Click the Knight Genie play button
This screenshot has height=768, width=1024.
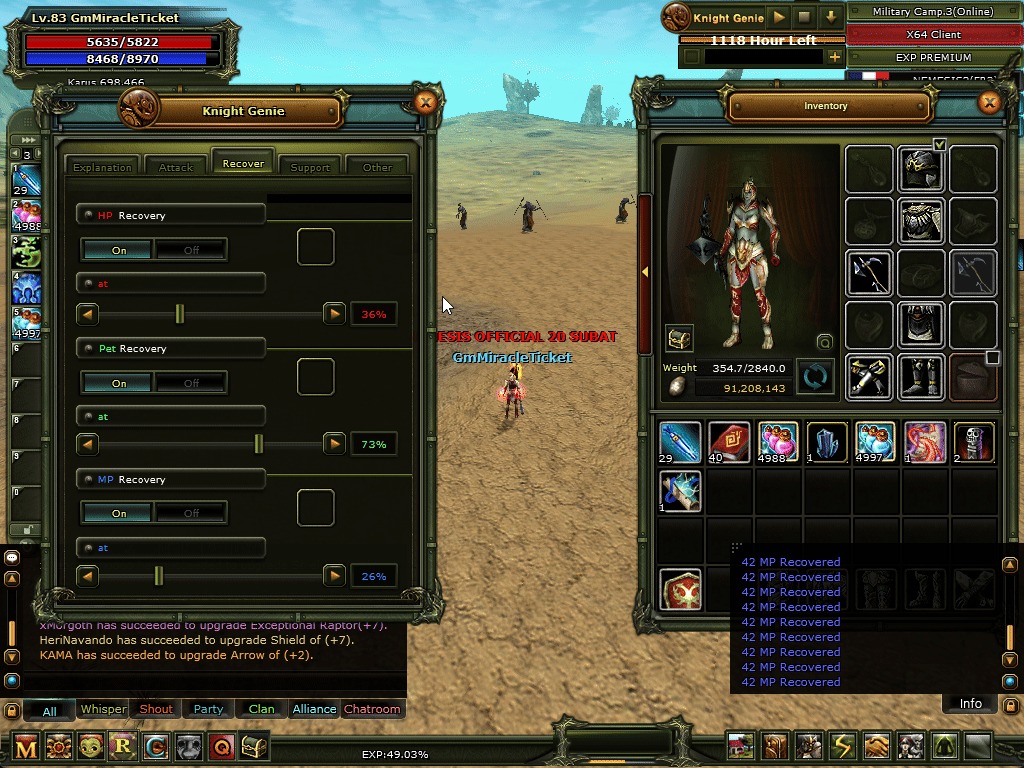tap(778, 17)
